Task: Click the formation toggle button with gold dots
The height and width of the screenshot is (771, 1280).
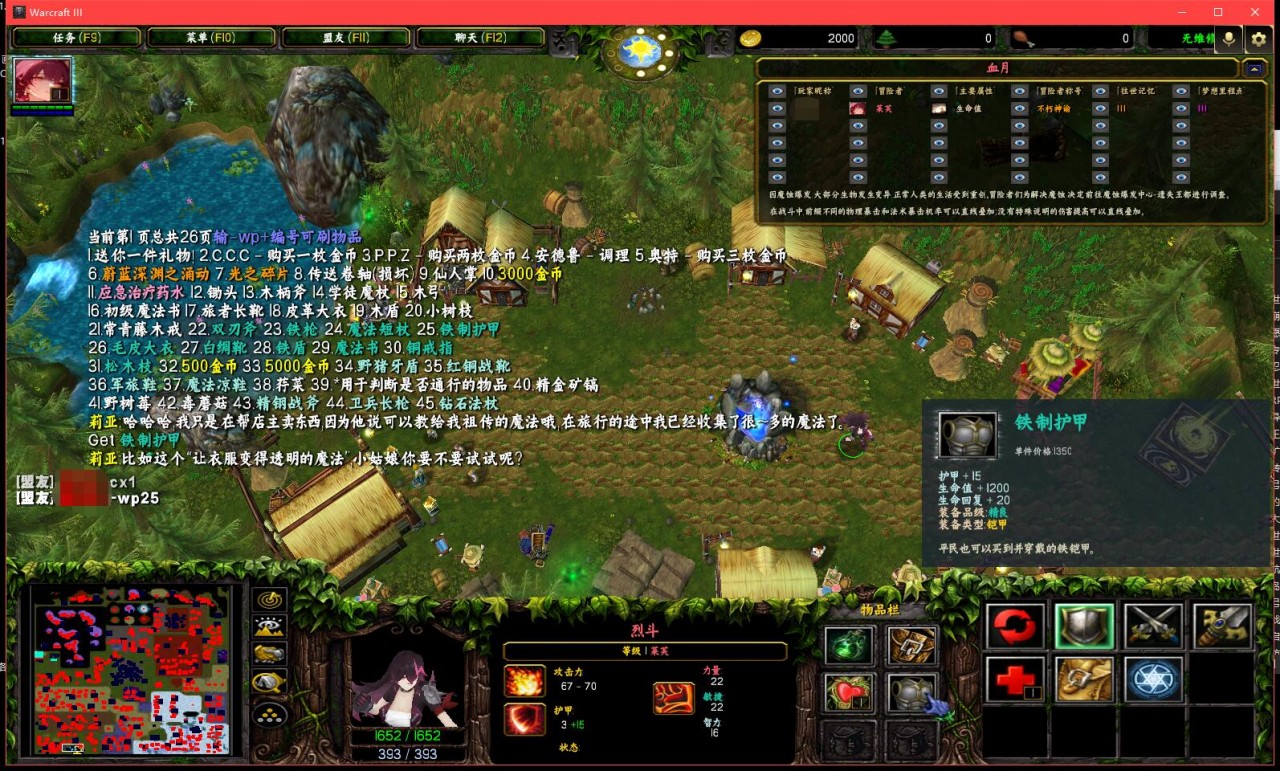Action: point(270,714)
